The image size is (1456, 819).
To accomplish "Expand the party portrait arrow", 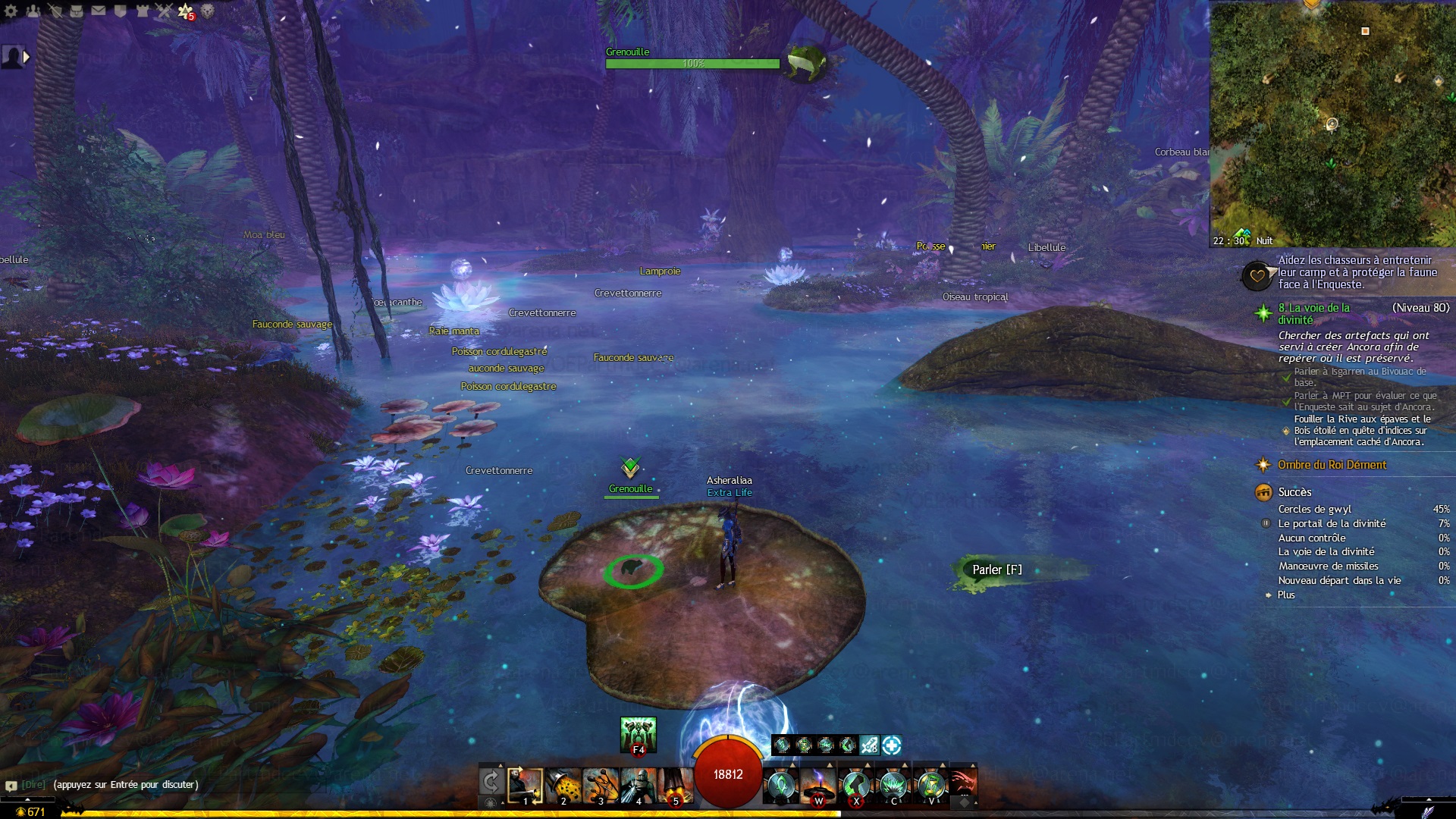I will click(x=27, y=57).
